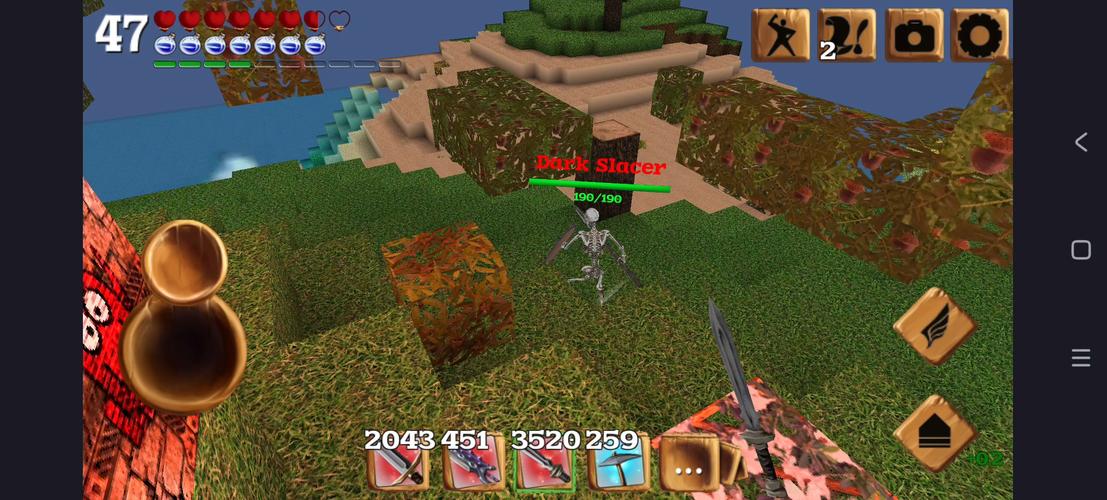
Task: Tap the Android back navigation arrow
Action: (1081, 142)
